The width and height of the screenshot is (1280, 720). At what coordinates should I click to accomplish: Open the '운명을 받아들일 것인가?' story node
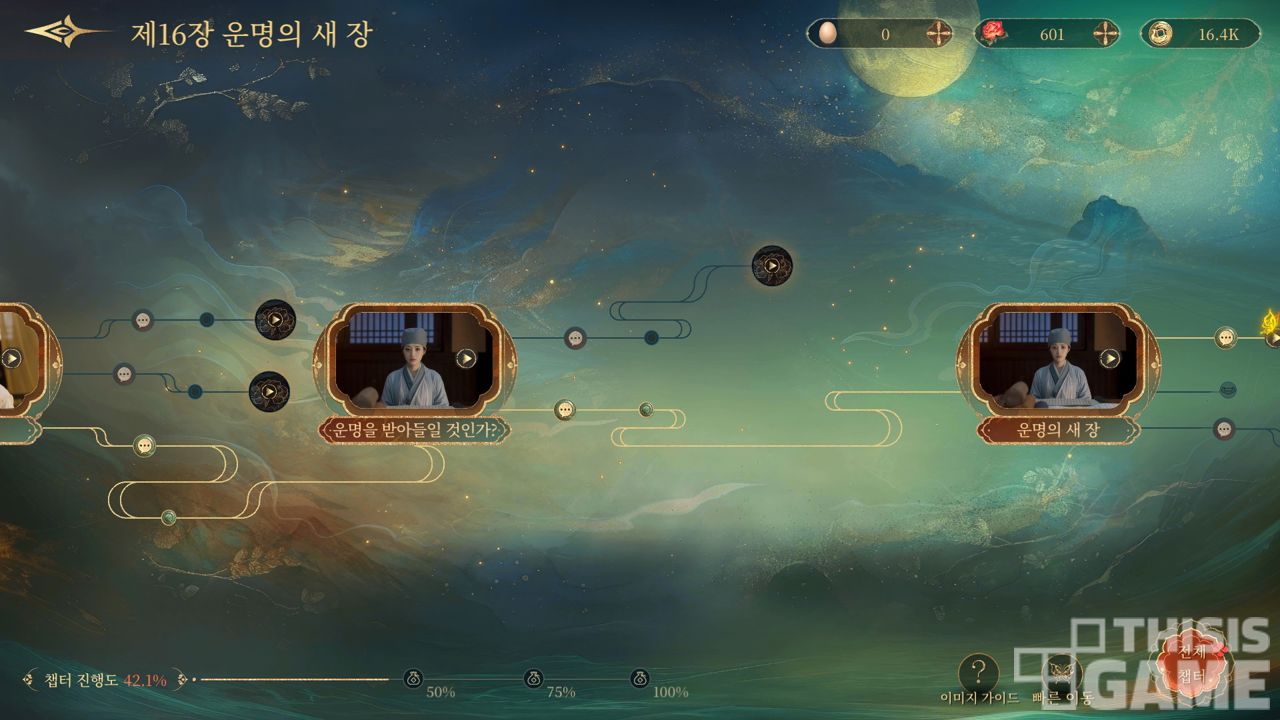point(414,430)
